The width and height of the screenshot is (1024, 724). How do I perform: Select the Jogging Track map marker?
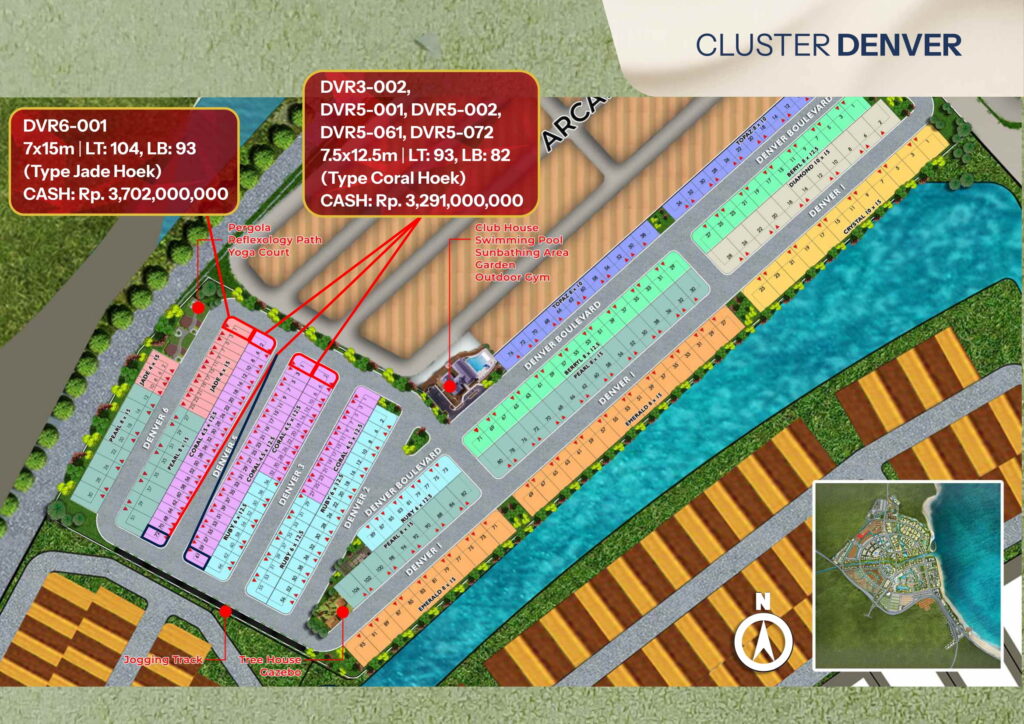click(225, 611)
